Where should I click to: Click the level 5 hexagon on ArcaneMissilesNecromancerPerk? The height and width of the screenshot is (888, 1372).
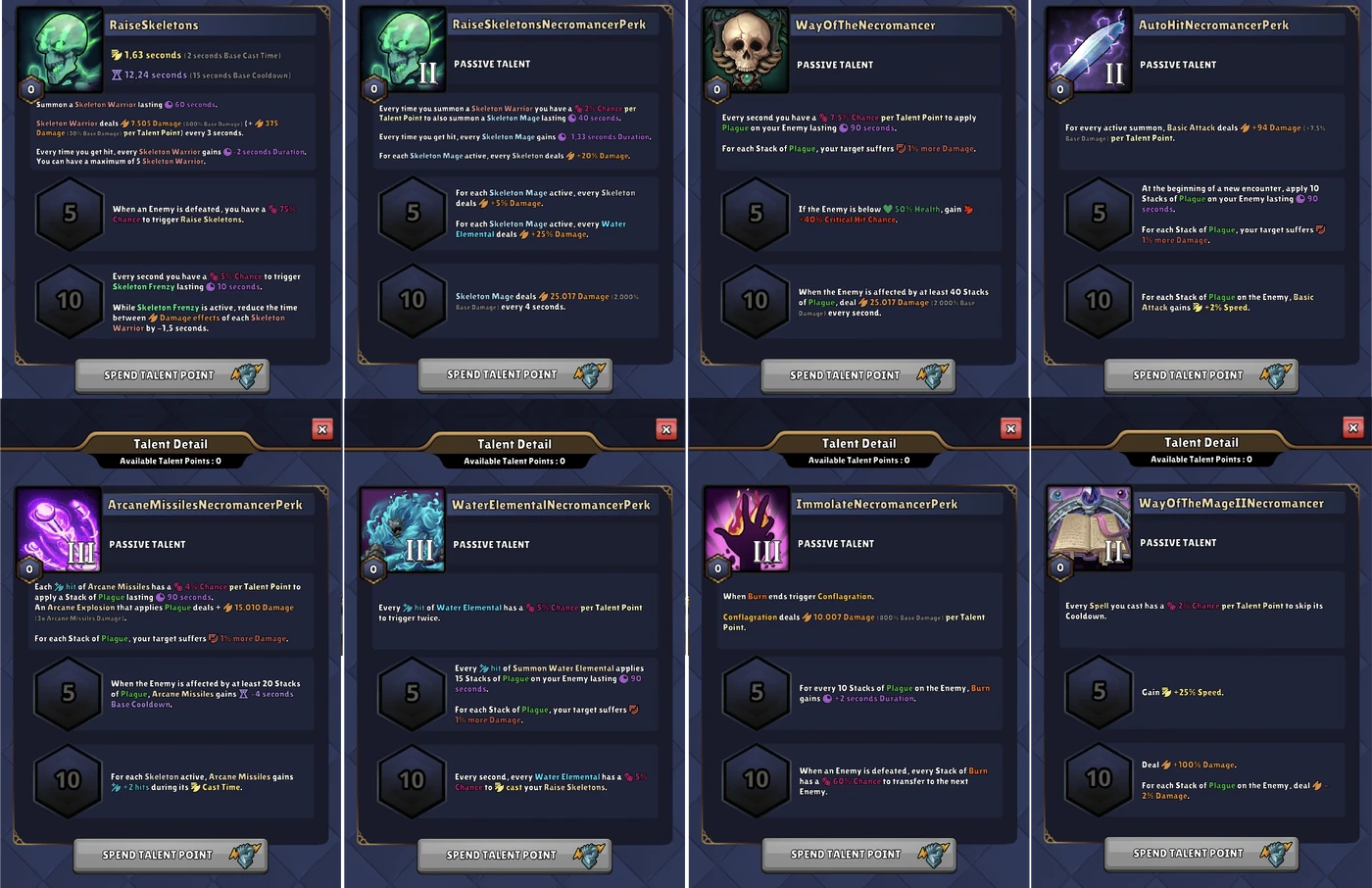[x=69, y=694]
